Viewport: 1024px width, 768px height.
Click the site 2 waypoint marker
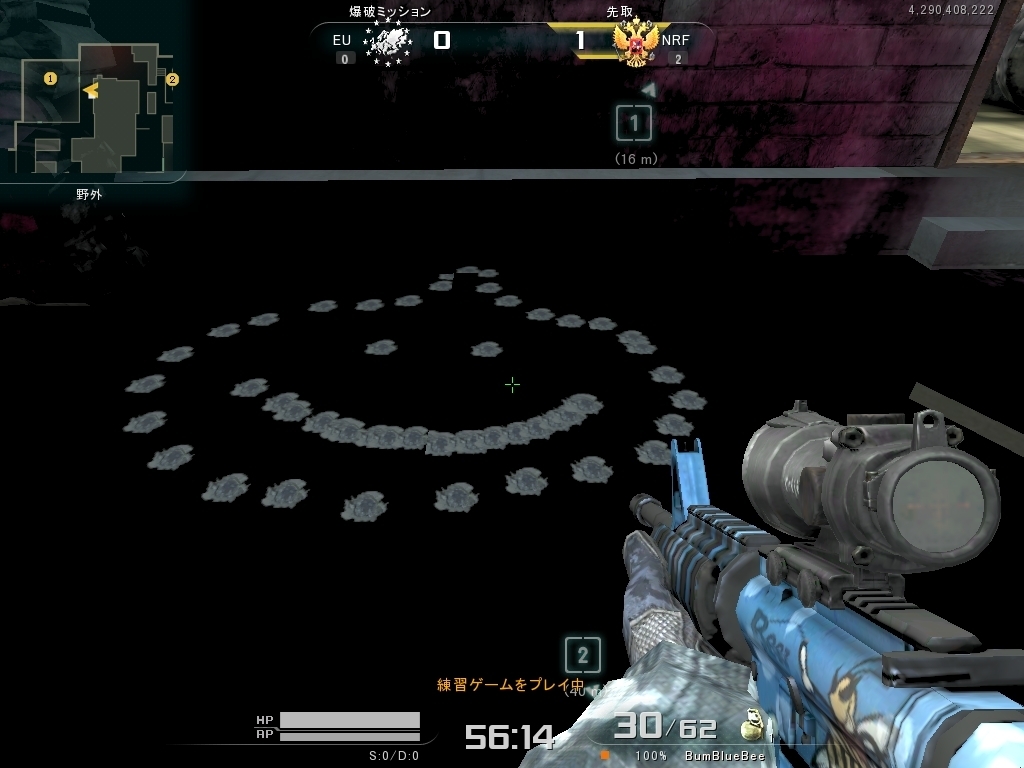pos(582,656)
